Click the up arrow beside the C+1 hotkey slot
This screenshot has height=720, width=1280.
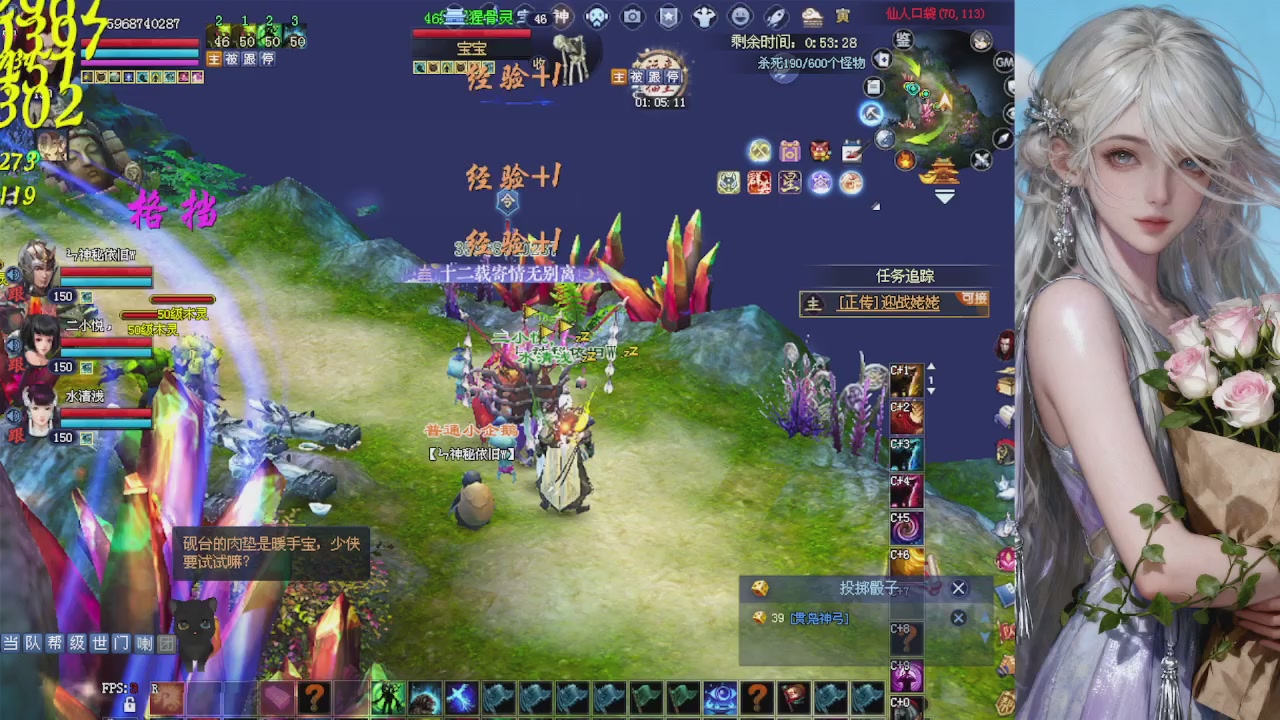[931, 366]
